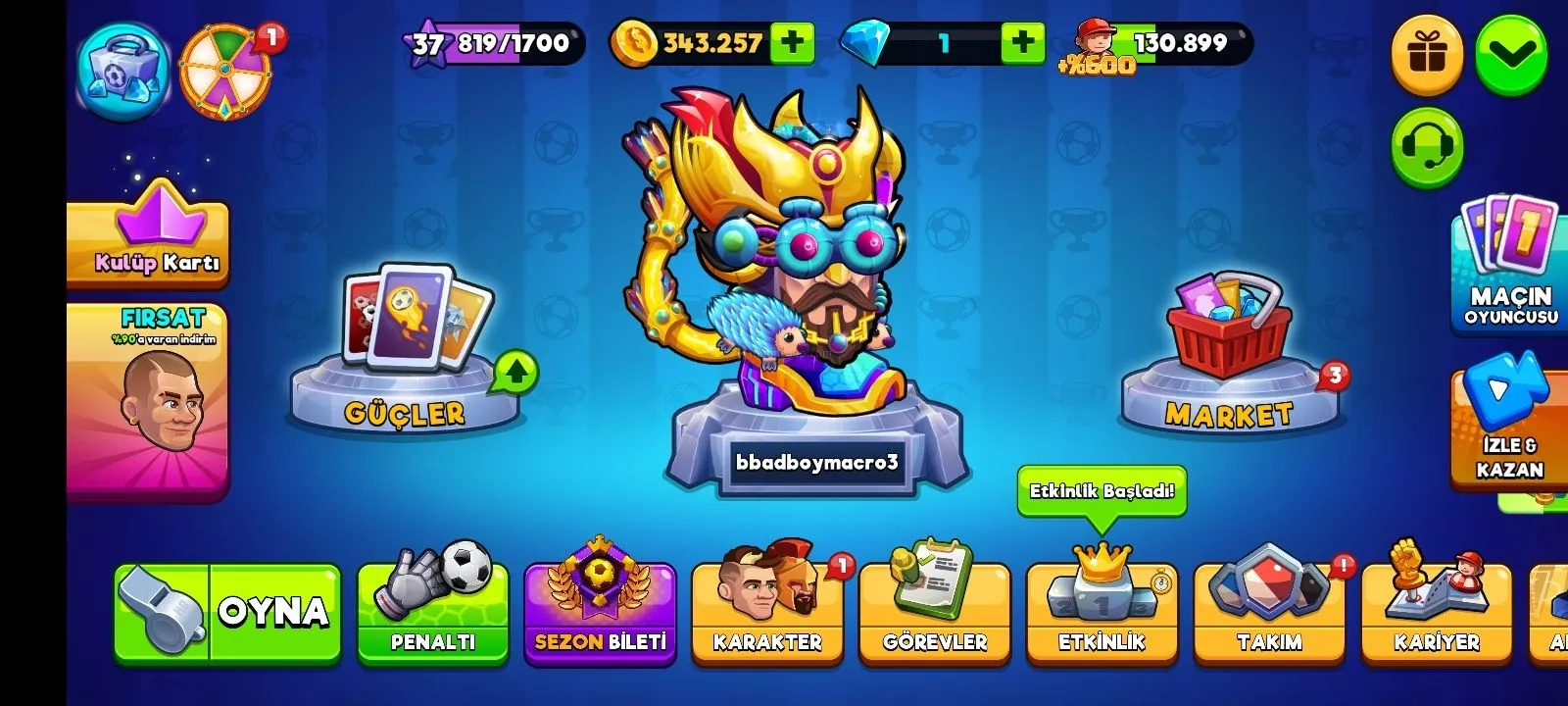This screenshot has width=1568, height=706.
Task: Open the TAKIM team menu
Action: click(x=1269, y=613)
